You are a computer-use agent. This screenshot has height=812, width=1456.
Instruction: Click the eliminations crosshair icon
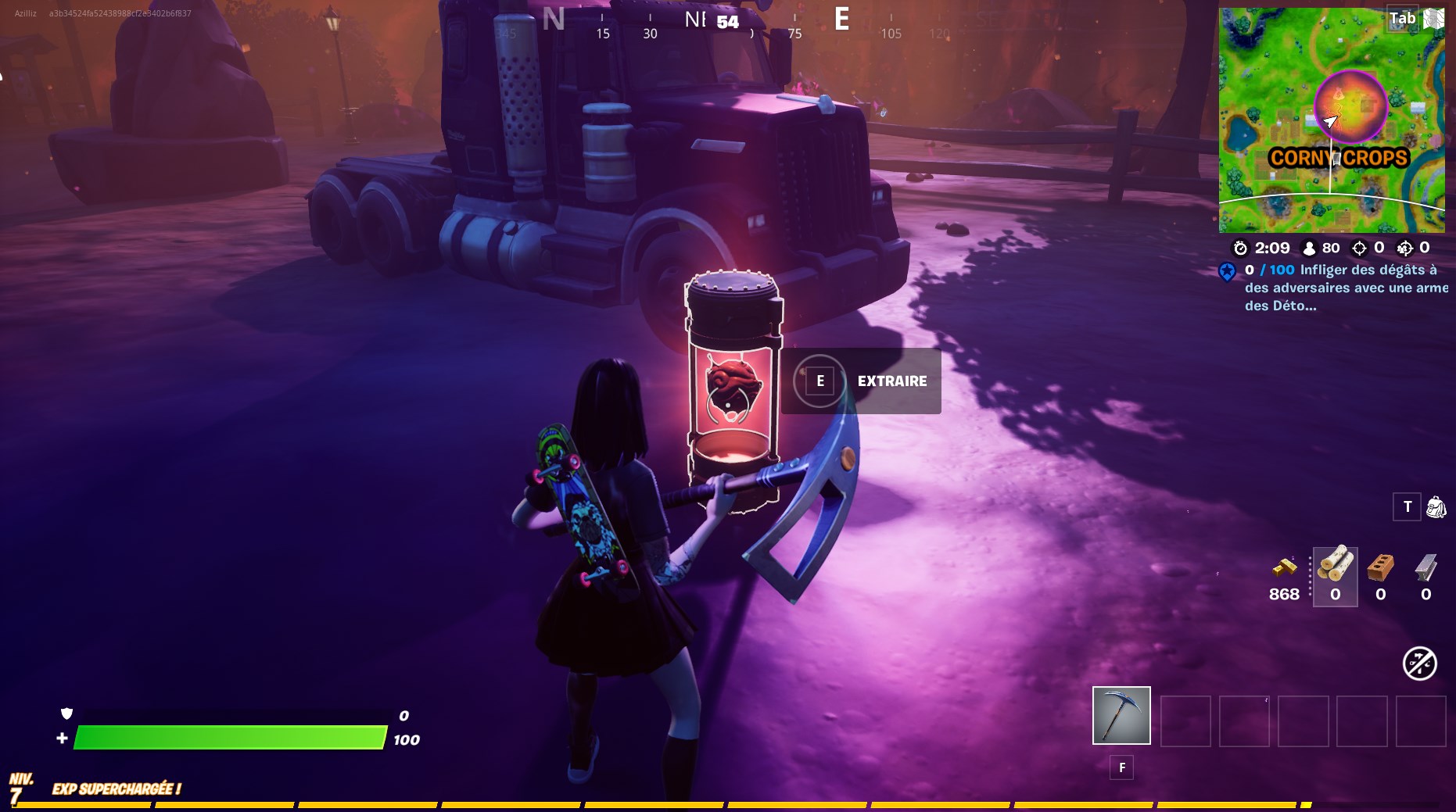click(x=1359, y=249)
